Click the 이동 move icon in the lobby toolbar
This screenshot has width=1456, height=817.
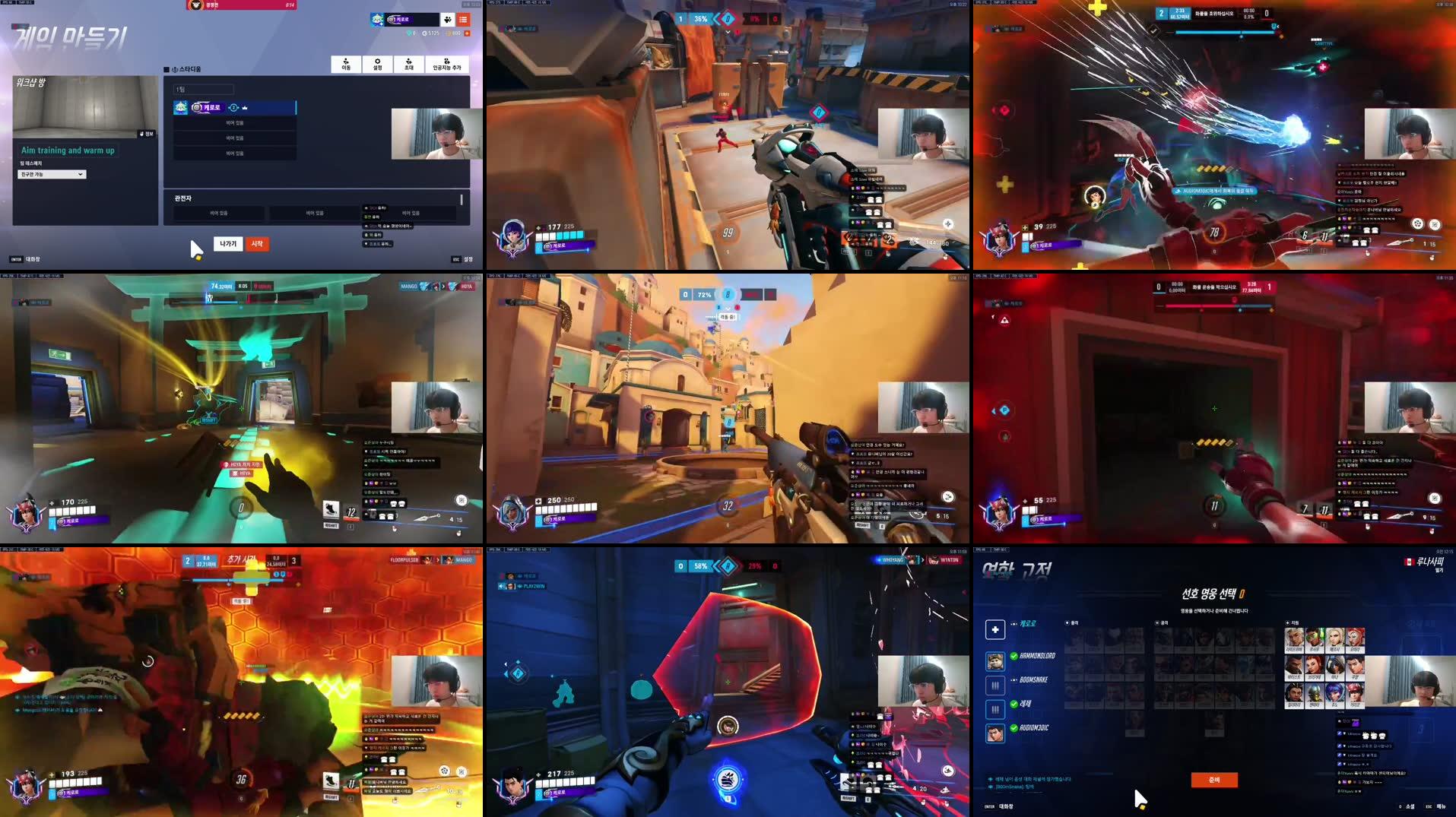[x=346, y=64]
